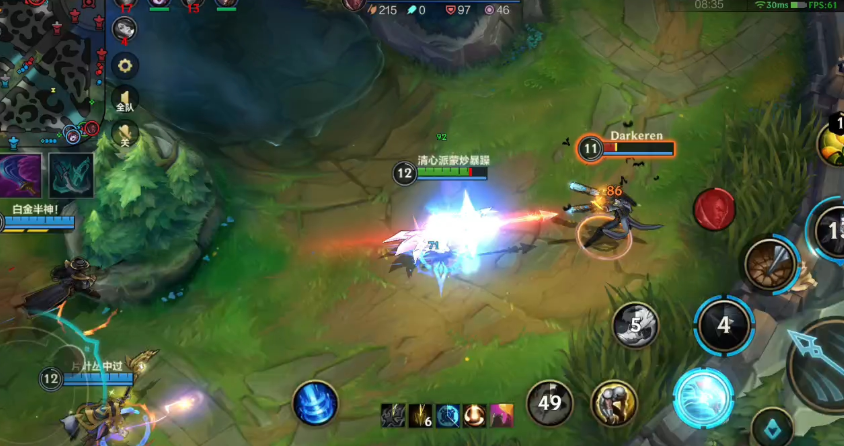Target the red enemy champion portrait button
This screenshot has width=844, height=446.
coord(714,208)
